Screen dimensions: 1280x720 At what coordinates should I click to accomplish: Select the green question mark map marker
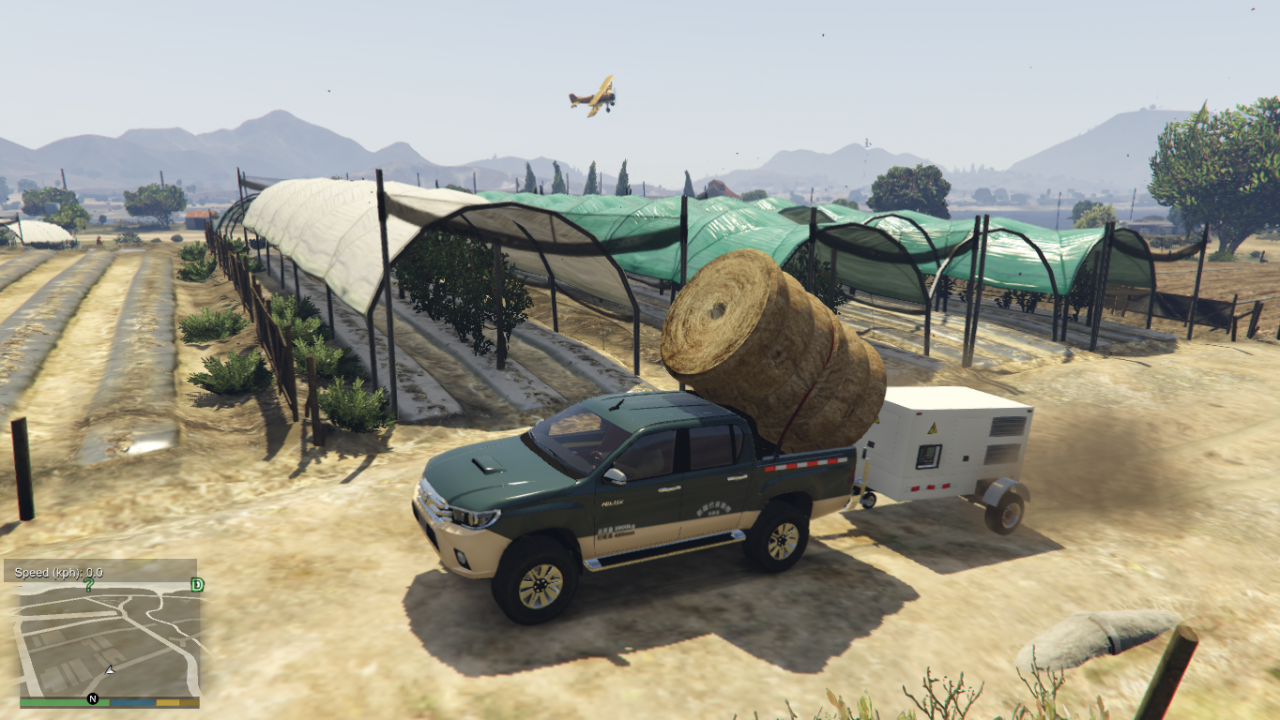coord(89,584)
